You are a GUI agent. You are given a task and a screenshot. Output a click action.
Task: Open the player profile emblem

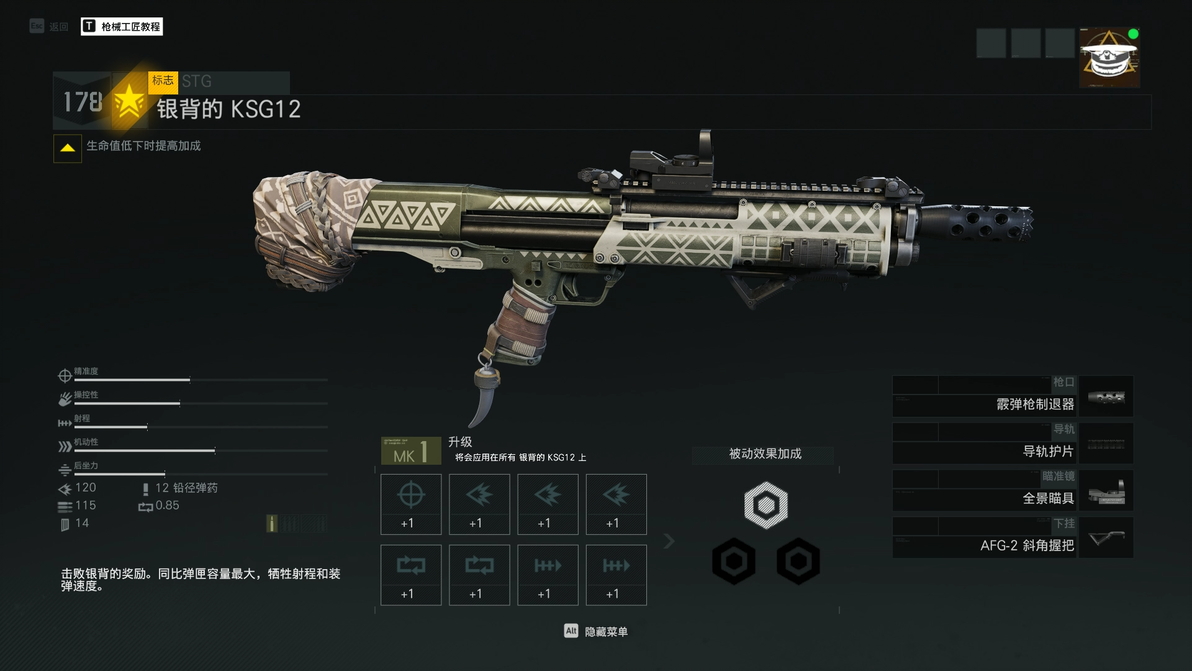point(1109,58)
